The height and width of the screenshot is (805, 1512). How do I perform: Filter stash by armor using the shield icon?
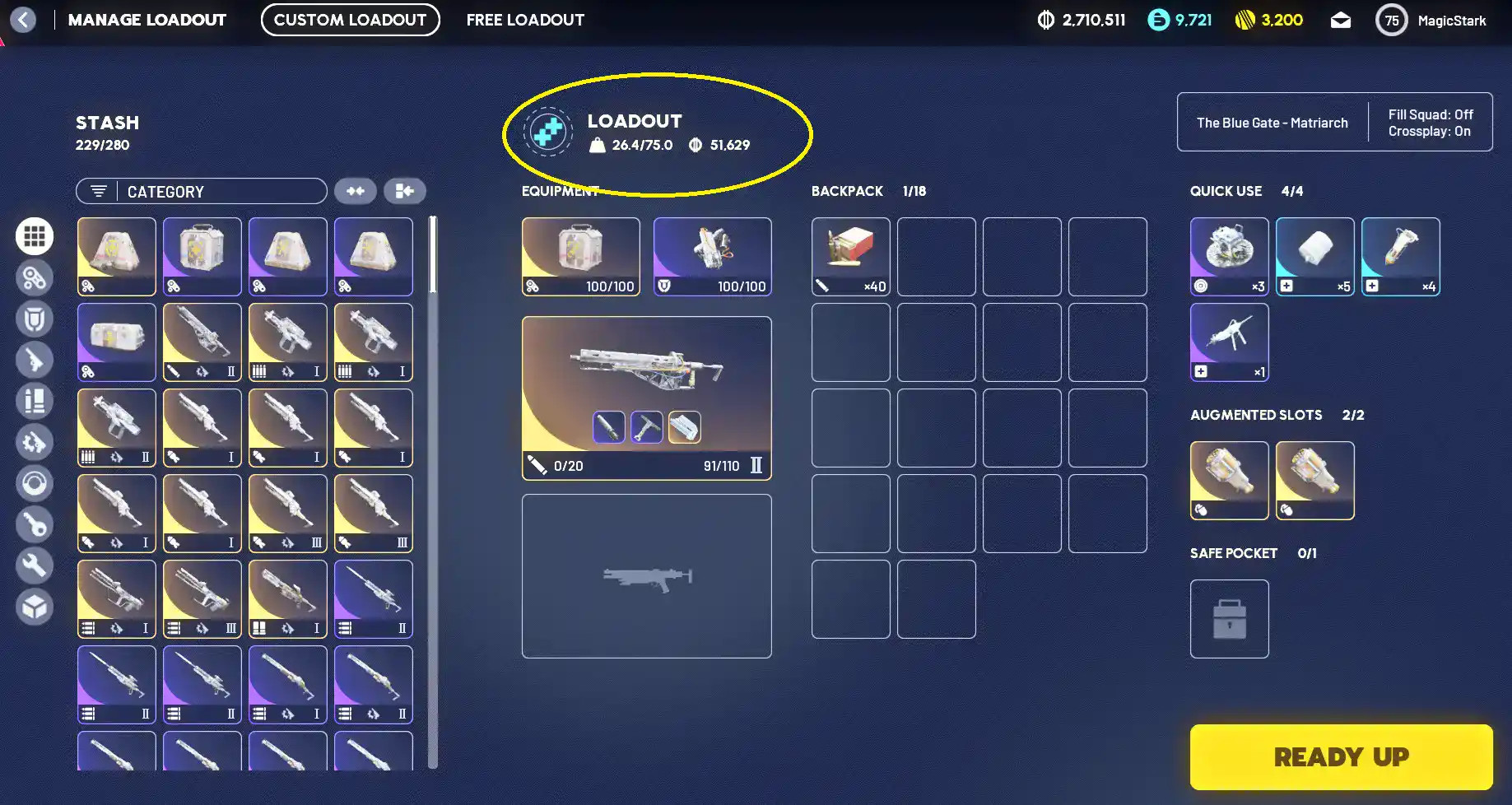coord(35,319)
